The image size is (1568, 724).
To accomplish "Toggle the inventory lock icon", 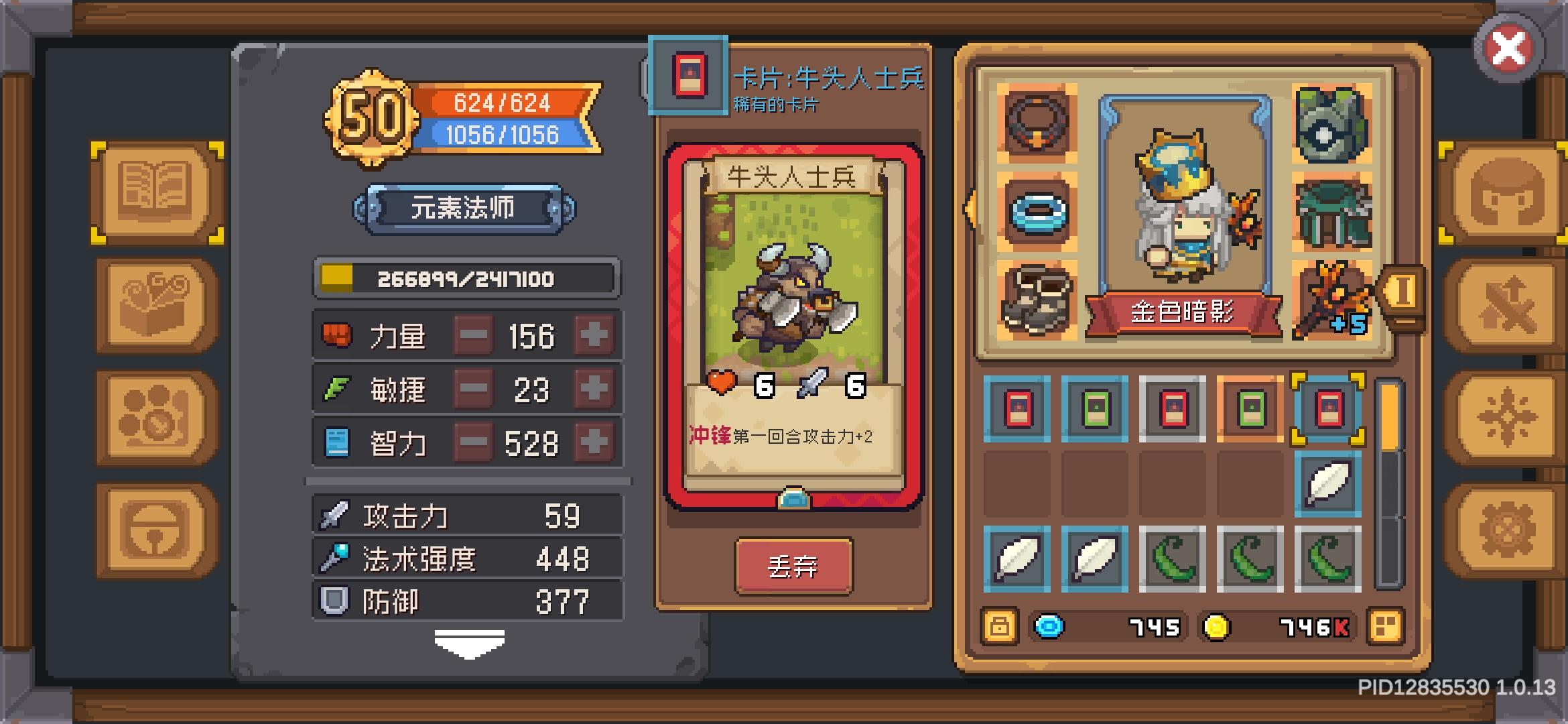I will [999, 627].
